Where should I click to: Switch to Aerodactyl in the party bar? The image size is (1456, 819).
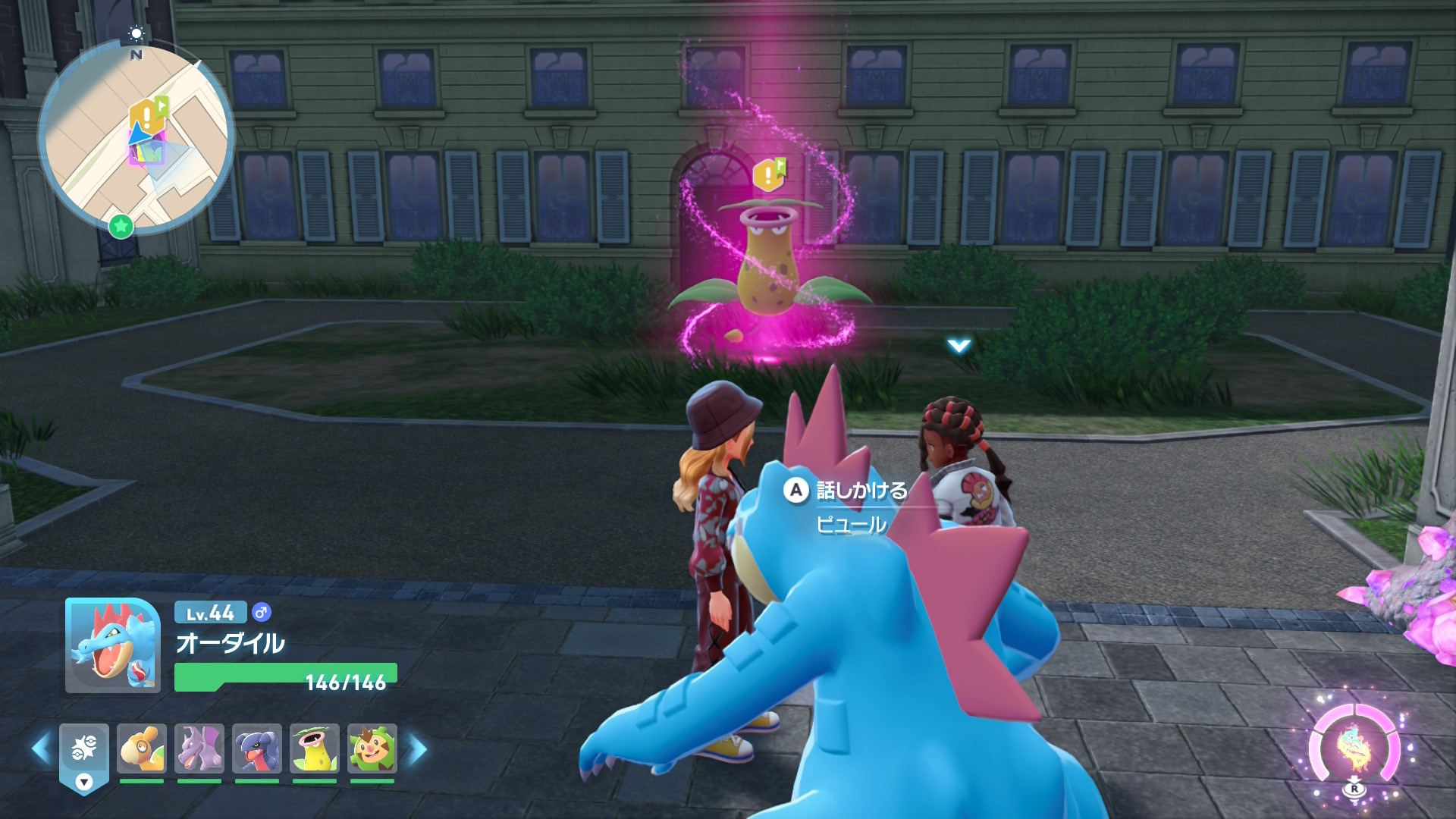pos(199,748)
